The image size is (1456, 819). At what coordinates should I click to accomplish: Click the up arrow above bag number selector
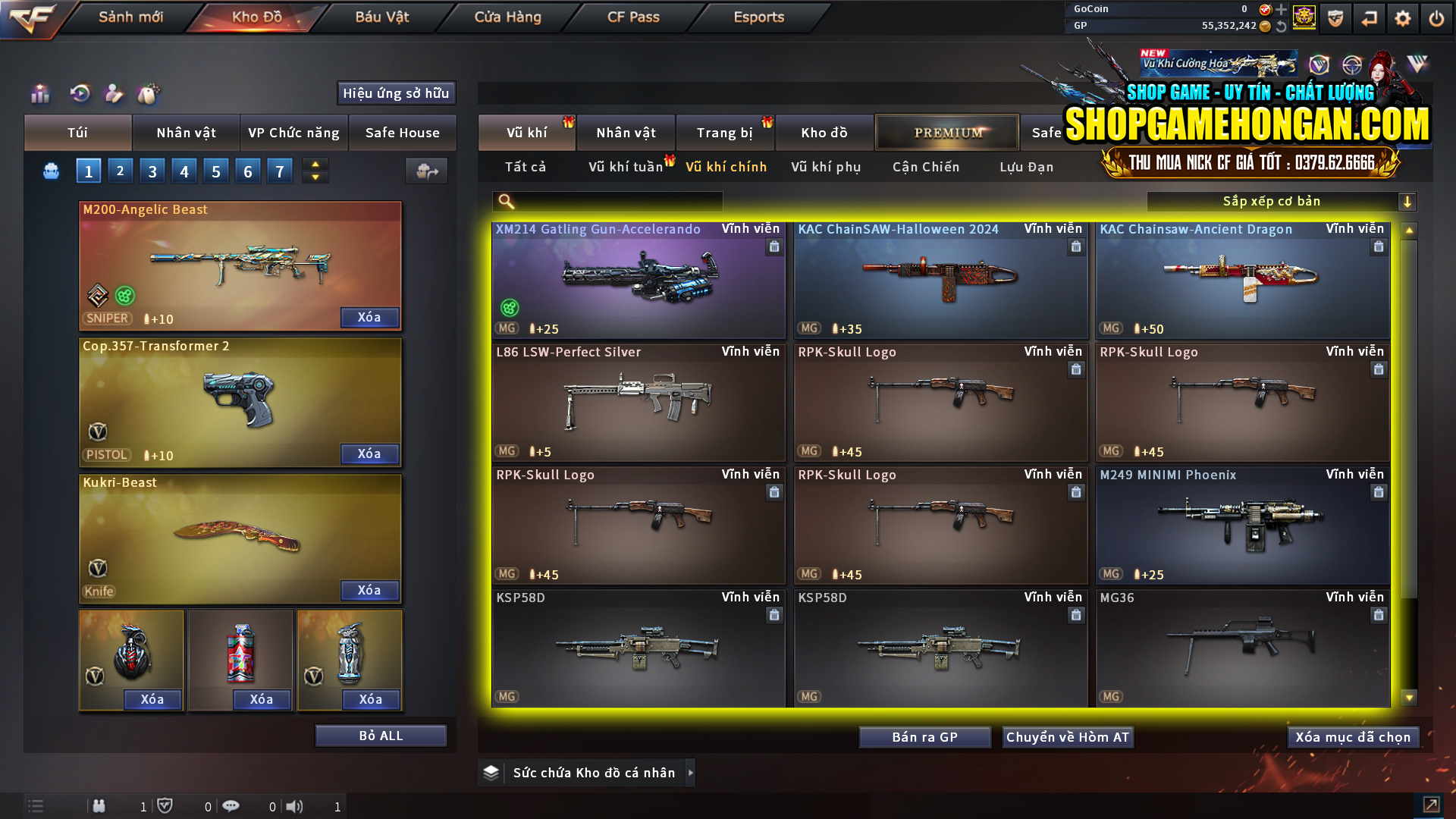315,164
